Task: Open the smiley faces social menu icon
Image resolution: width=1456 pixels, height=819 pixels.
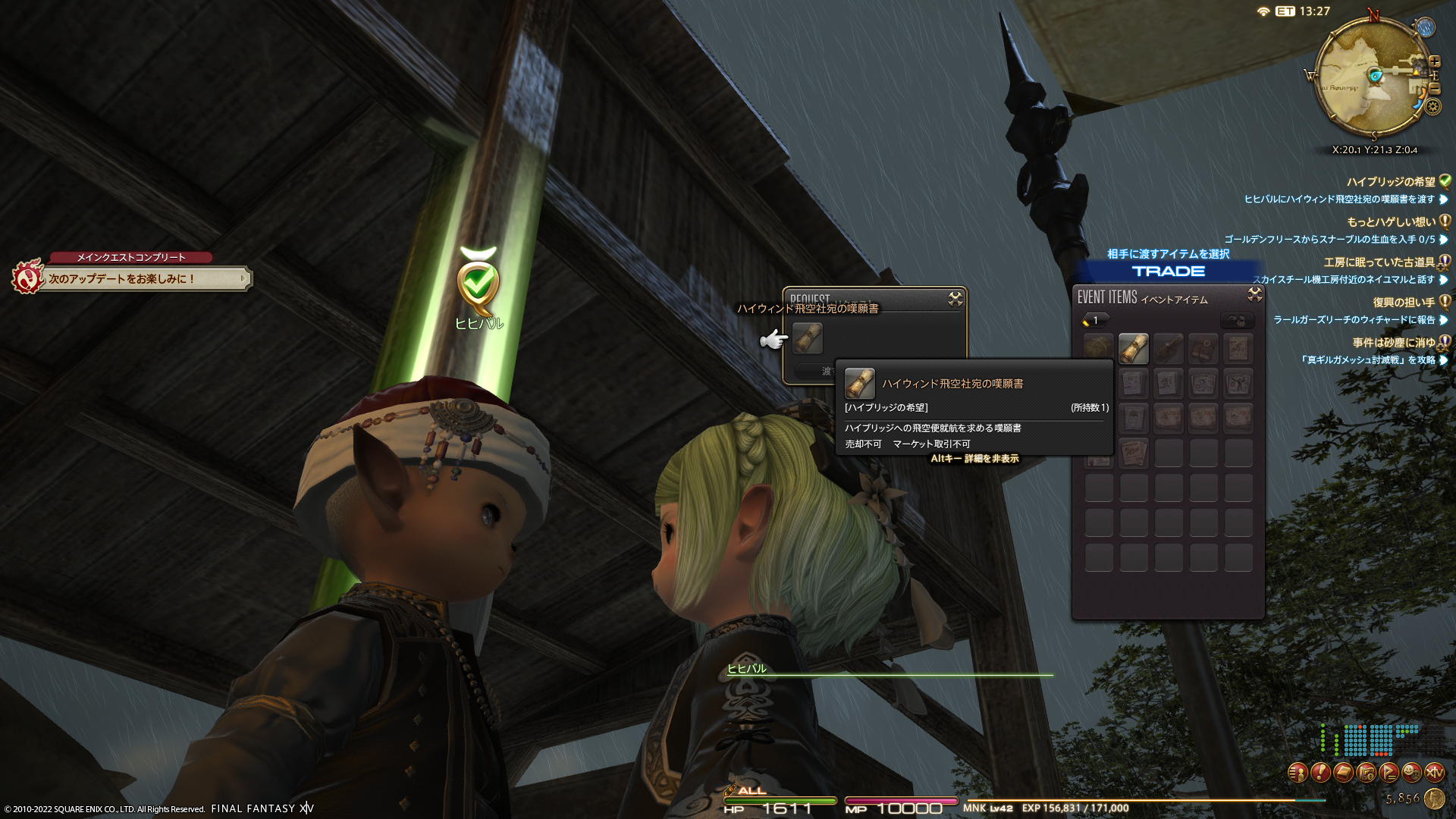Action: (x=1411, y=773)
